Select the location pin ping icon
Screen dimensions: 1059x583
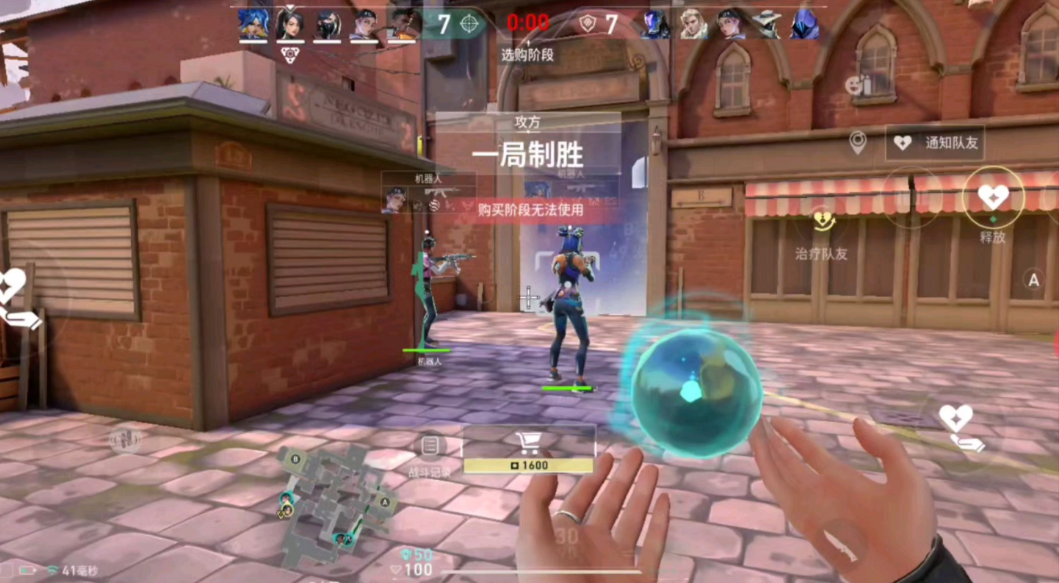pyautogui.click(x=857, y=142)
